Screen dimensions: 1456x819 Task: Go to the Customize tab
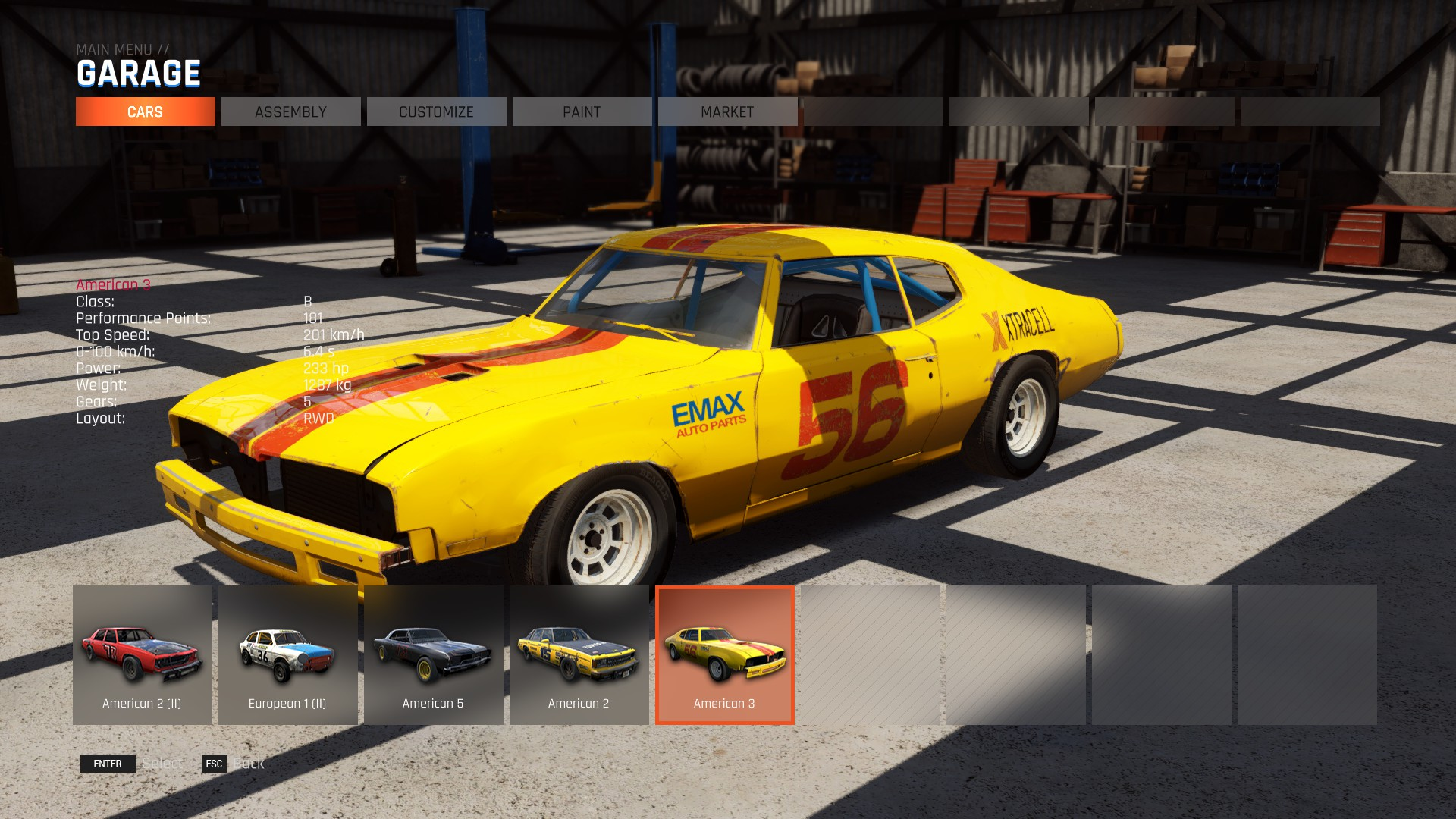click(x=436, y=111)
